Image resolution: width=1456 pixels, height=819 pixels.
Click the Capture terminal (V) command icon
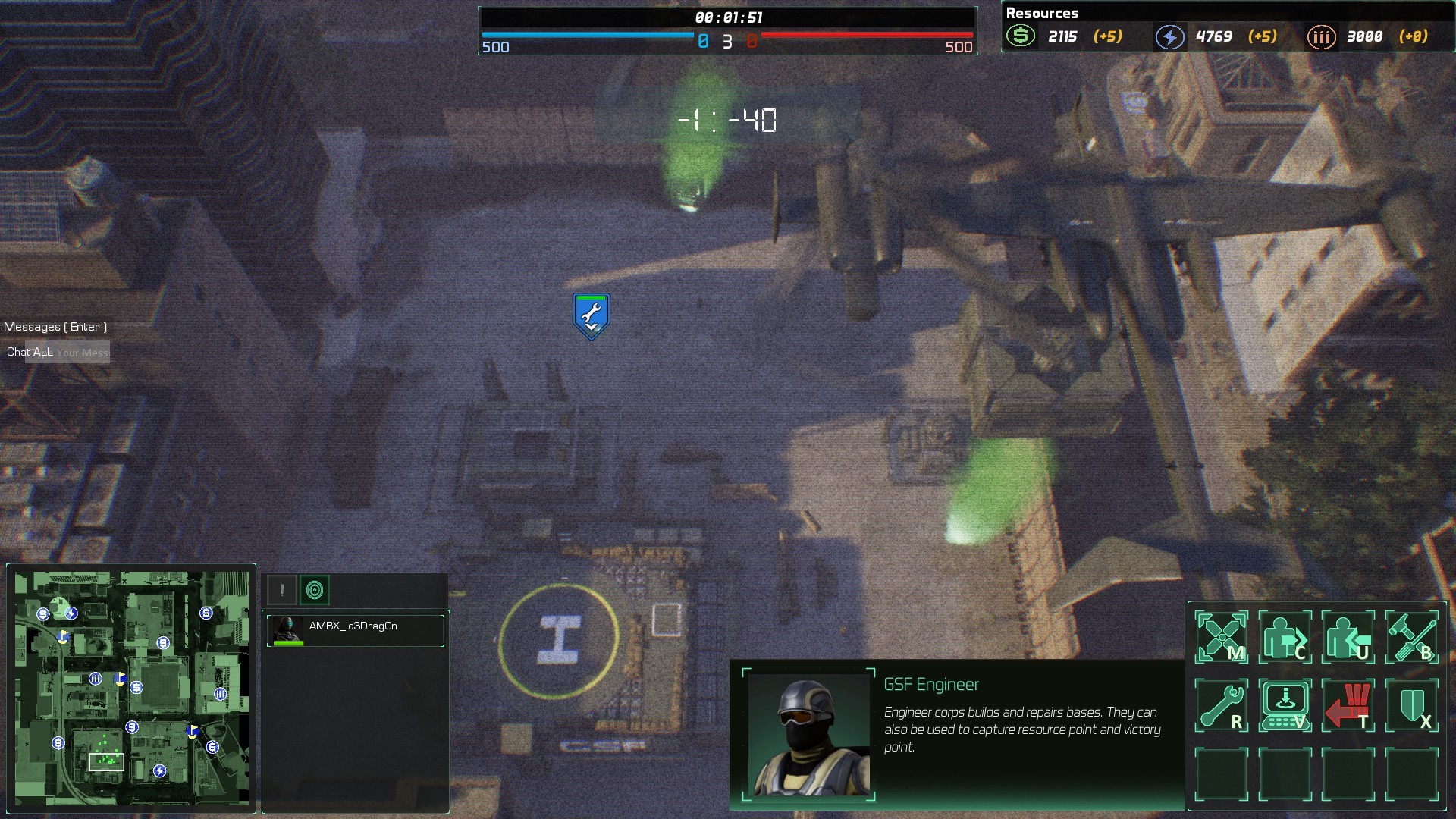[x=1287, y=704]
